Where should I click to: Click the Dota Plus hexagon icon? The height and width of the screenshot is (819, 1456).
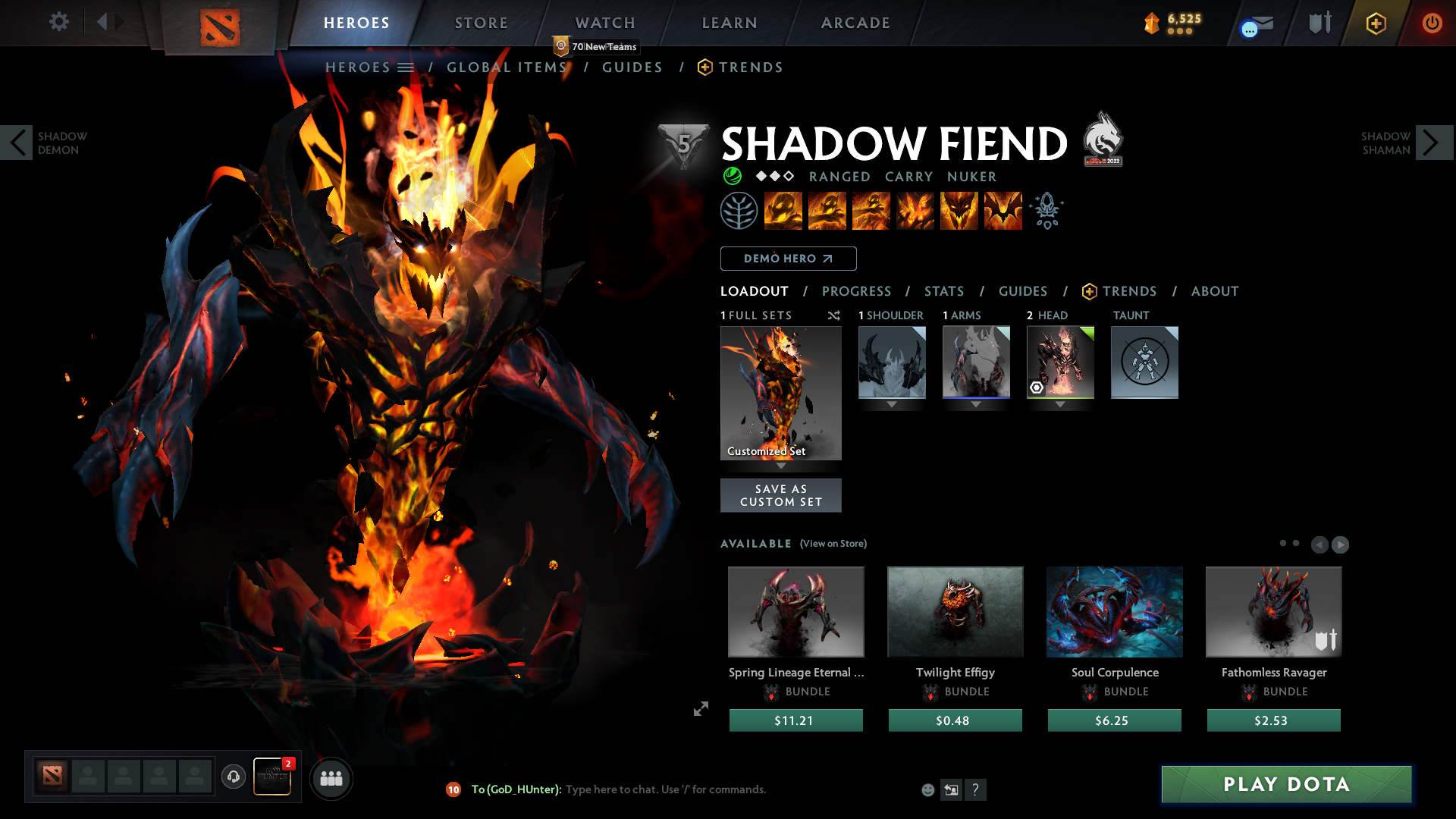pyautogui.click(x=1376, y=23)
